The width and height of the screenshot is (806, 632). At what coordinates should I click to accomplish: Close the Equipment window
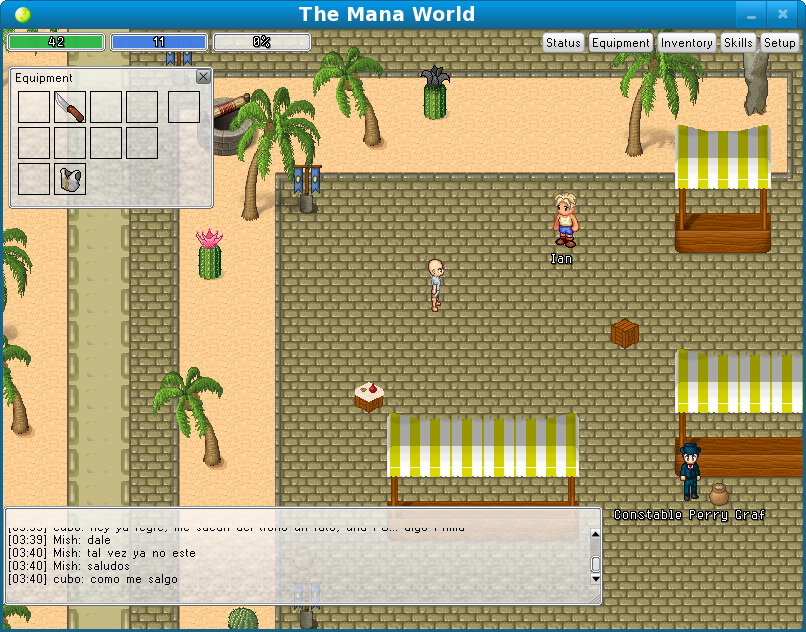(x=203, y=77)
